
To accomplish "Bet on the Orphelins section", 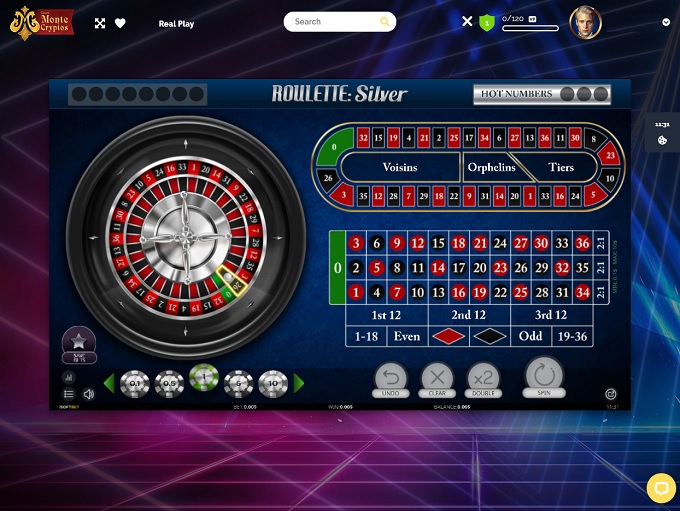I will pos(491,167).
